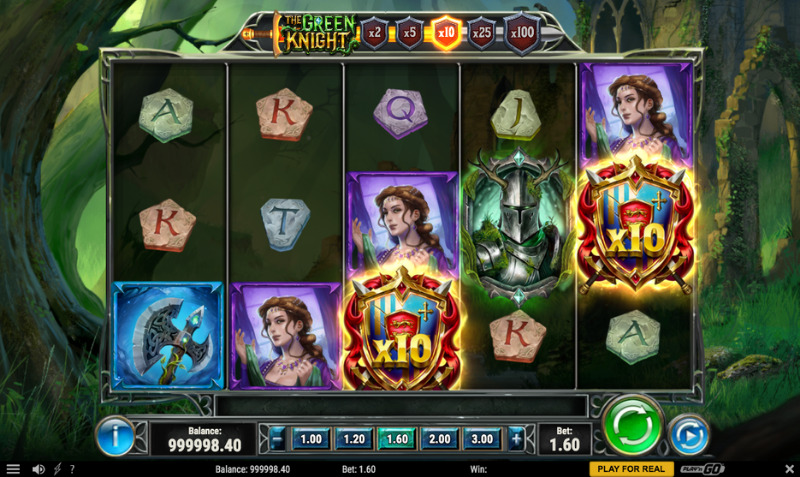Spin the reels with the green button
The image size is (800, 477).
coord(634,426)
